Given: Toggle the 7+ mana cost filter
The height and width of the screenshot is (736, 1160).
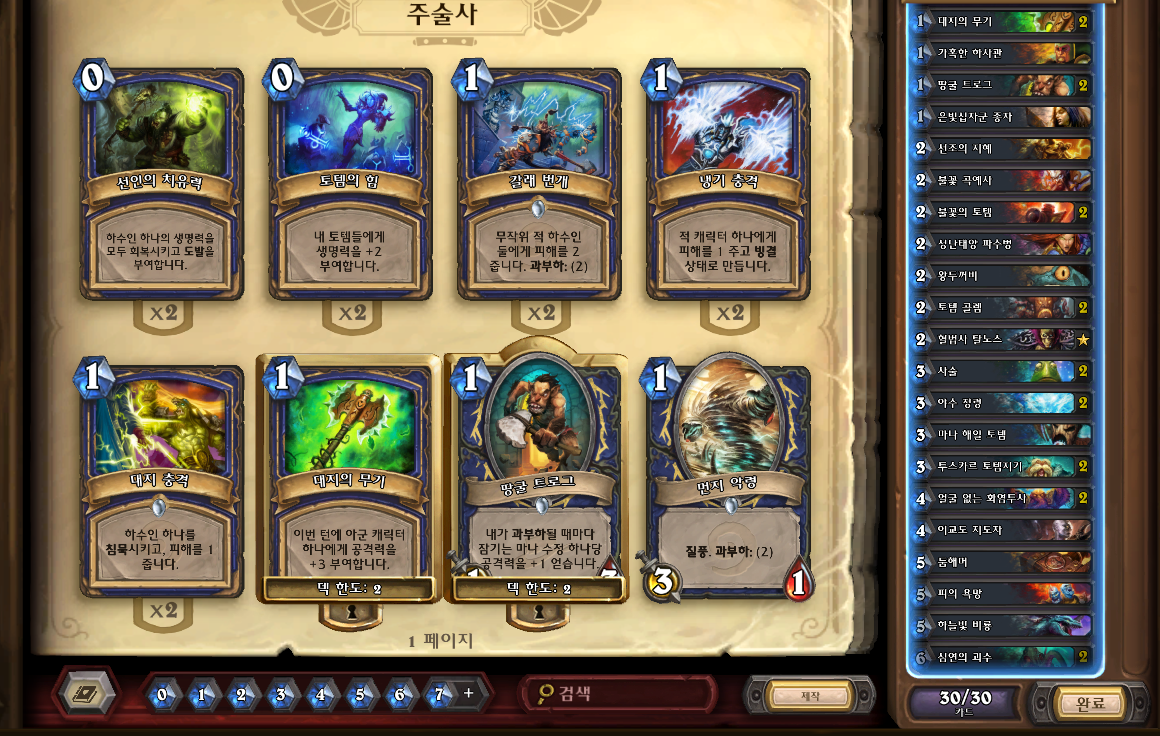Looking at the screenshot, I should pyautogui.click(x=449, y=694).
